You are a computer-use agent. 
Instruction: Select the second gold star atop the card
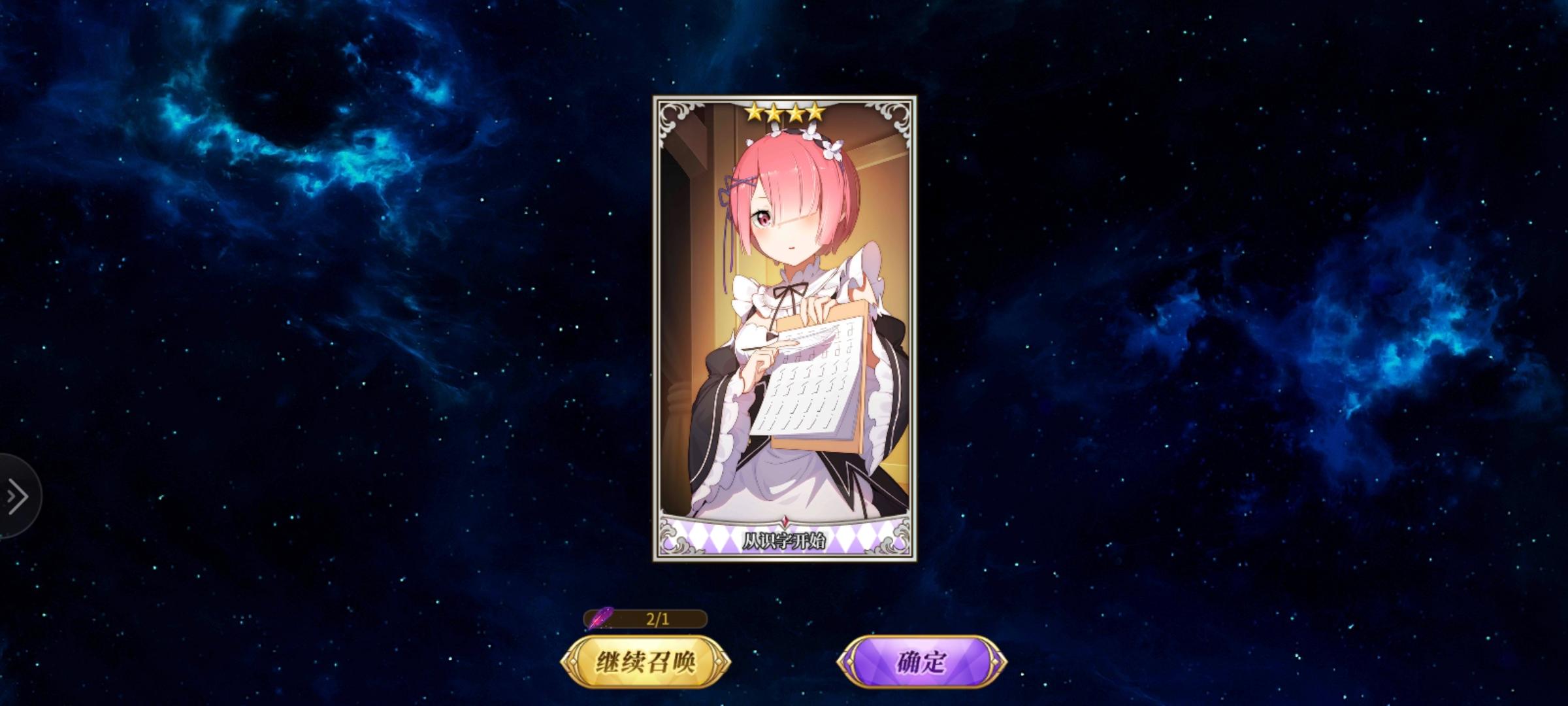[x=776, y=112]
